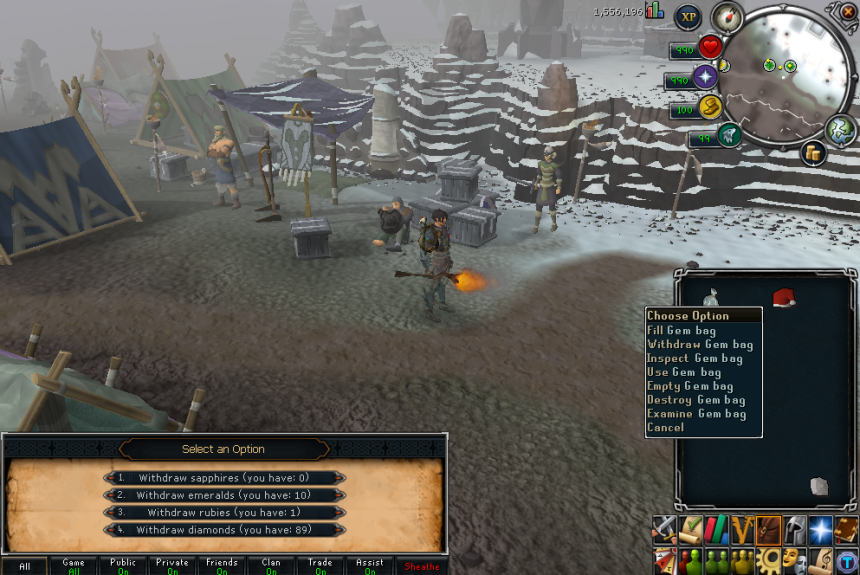Click the red Sheathe button
This screenshot has height=575, width=860.
point(421,566)
